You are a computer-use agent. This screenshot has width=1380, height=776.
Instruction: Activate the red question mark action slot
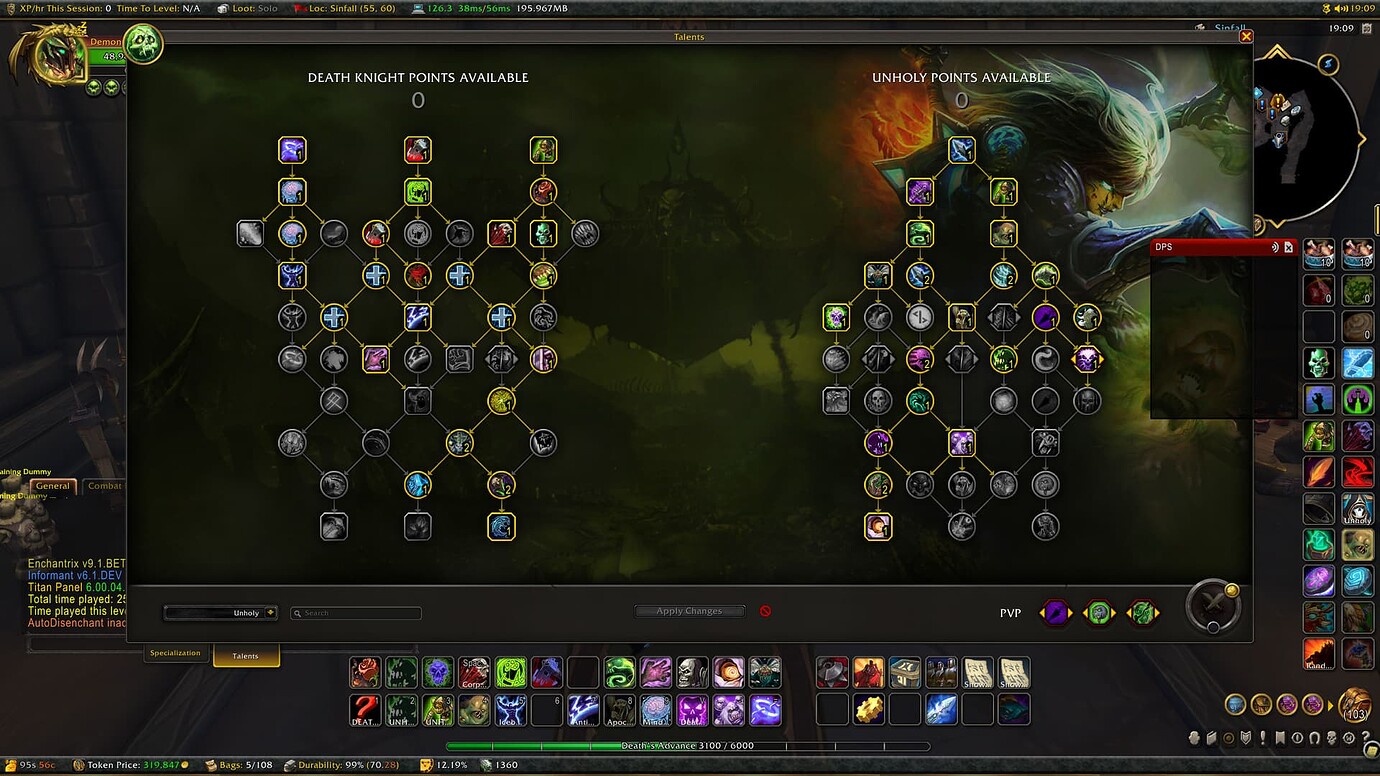(x=365, y=709)
